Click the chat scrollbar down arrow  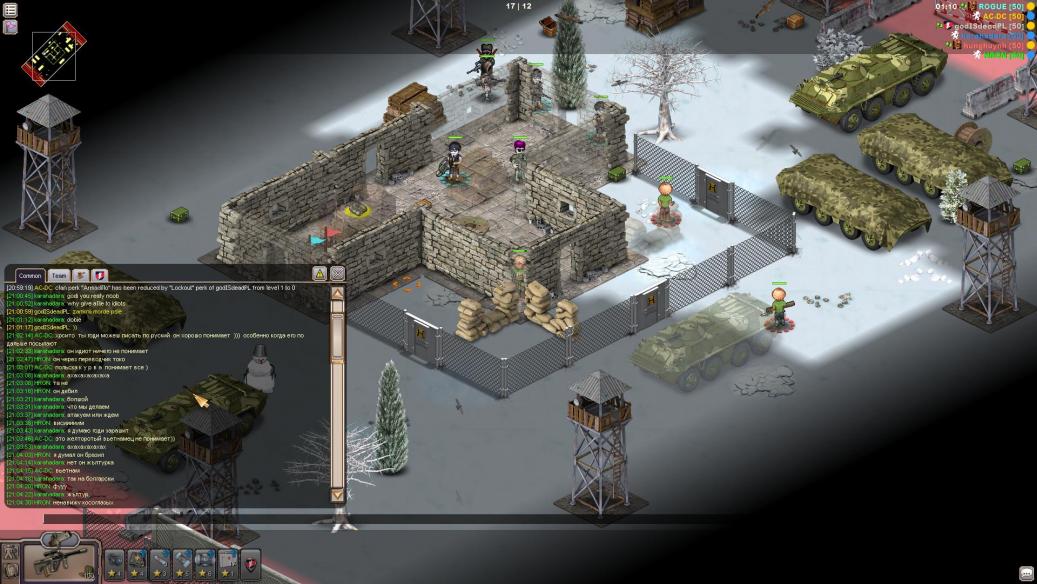tap(337, 494)
